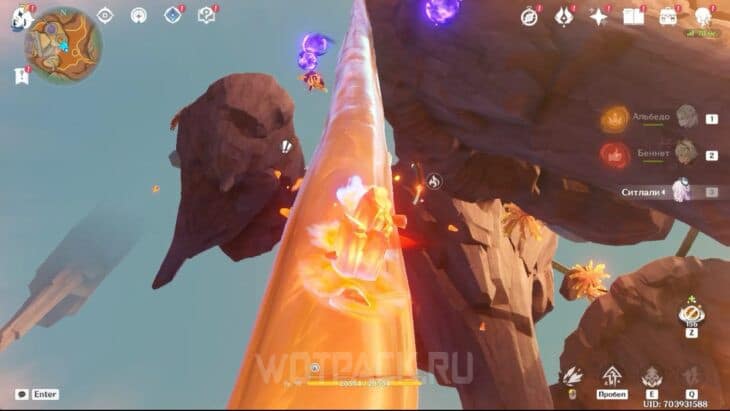
Task: Open the backpack inventory
Action: (x=667, y=16)
